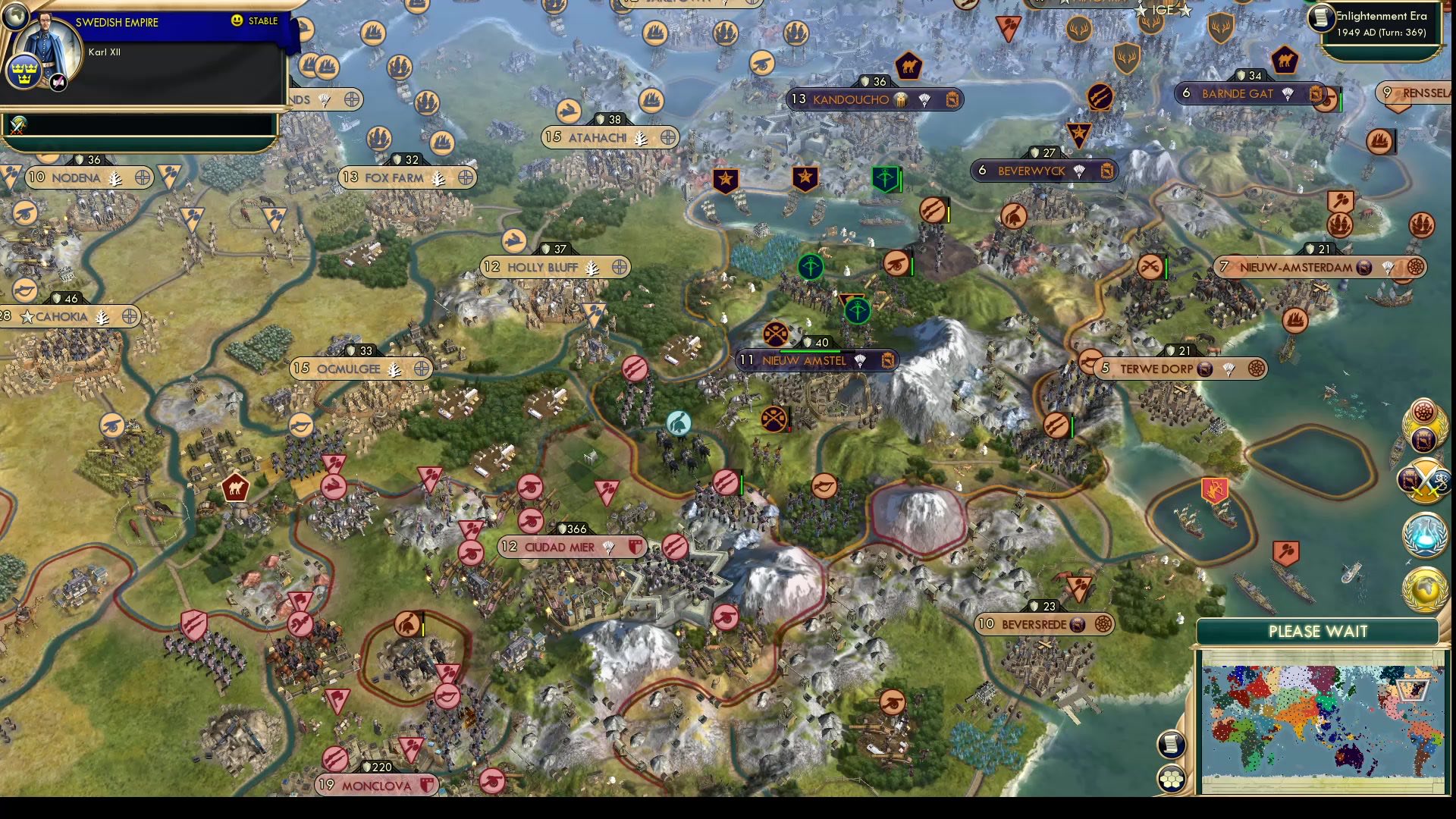Open the diplomacy globe icon at bottom right

(x=1424, y=585)
